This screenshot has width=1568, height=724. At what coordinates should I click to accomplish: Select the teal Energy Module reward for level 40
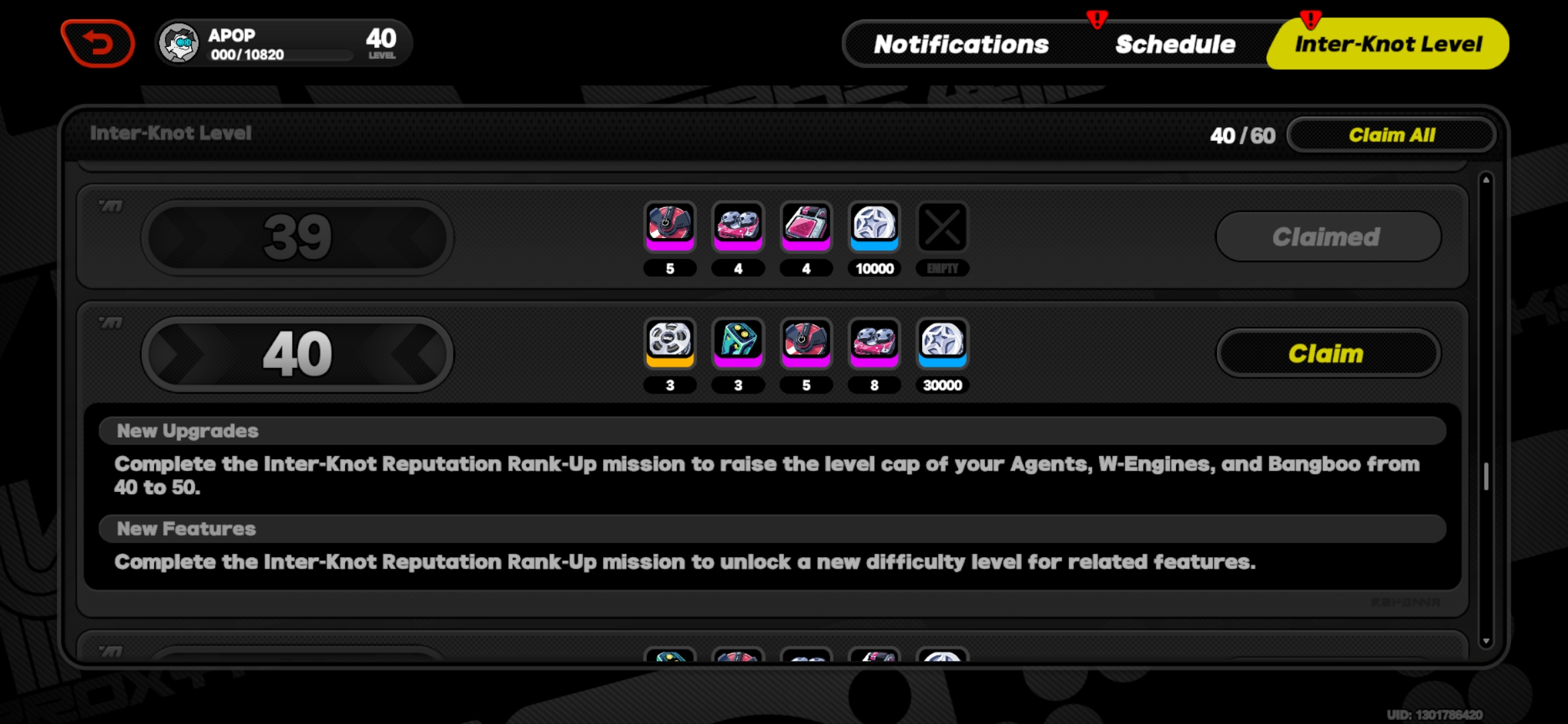coord(738,344)
